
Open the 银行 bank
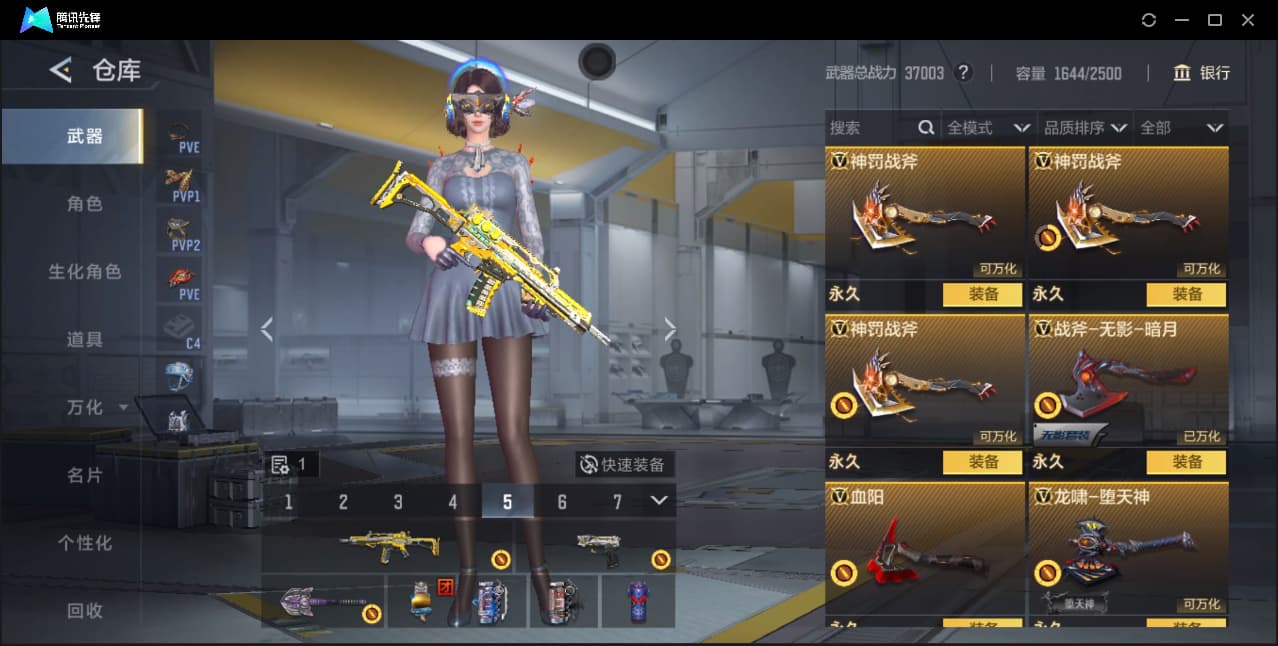[1202, 73]
